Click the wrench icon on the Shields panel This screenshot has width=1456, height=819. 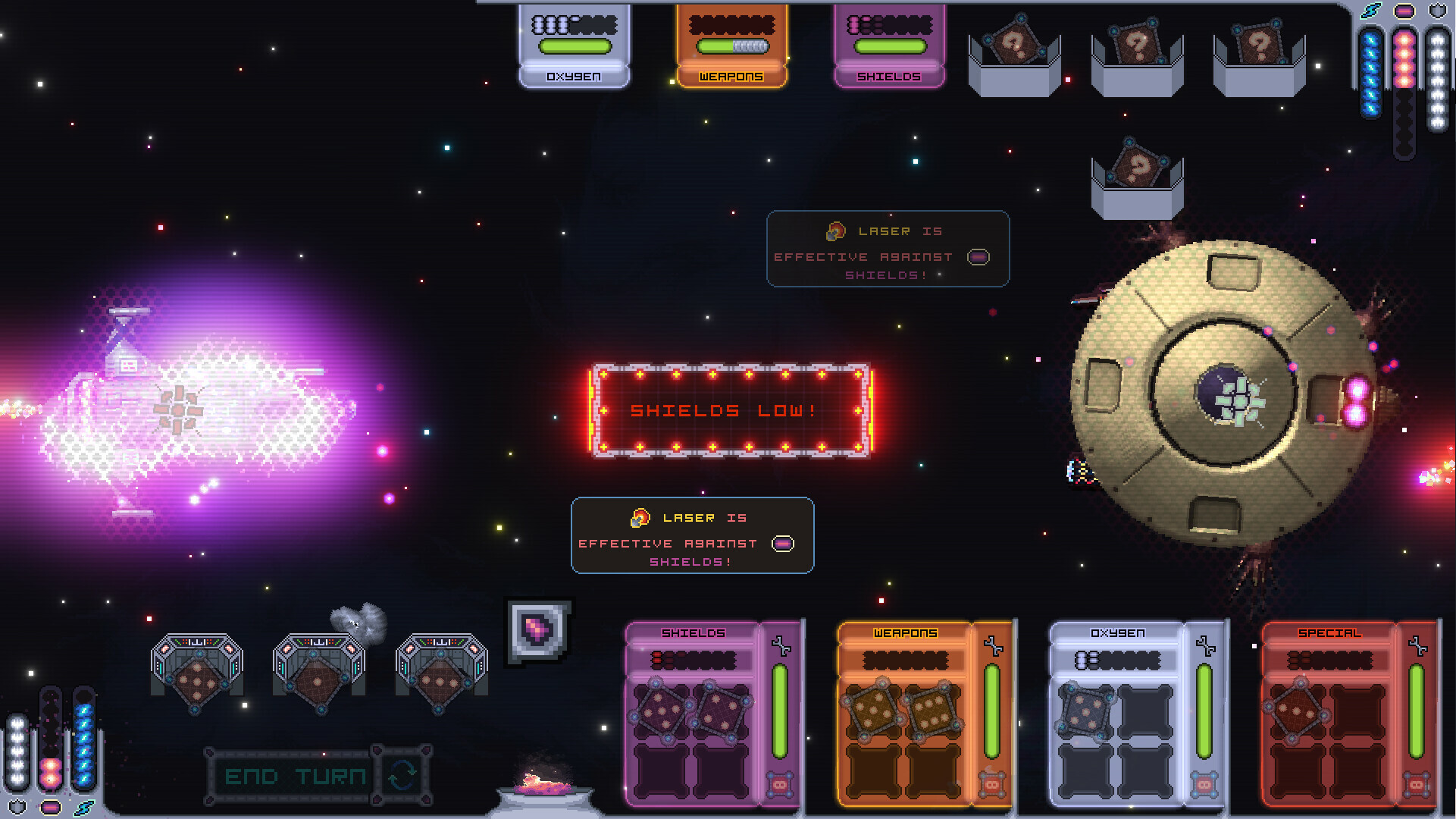coord(781,645)
